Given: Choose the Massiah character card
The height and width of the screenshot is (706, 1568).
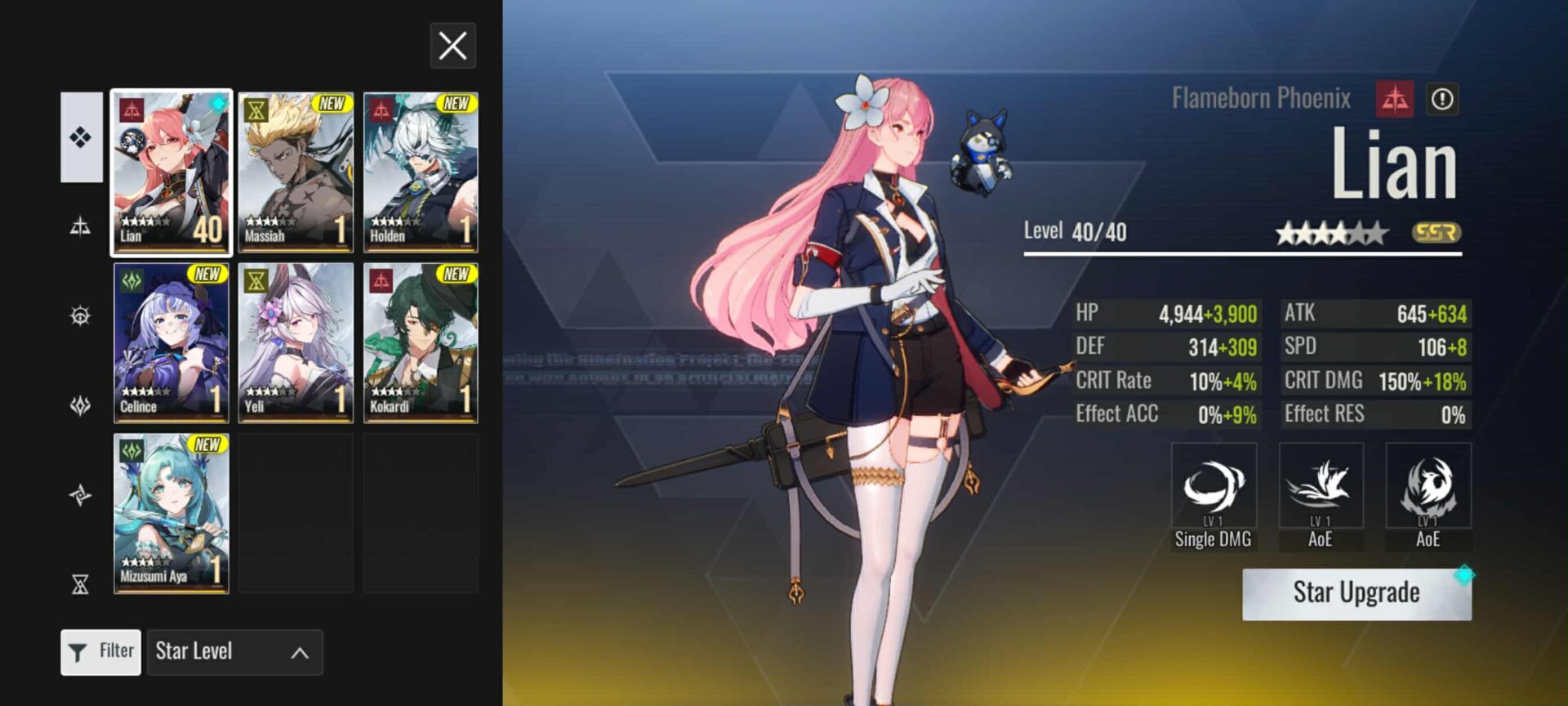Looking at the screenshot, I should coord(296,172).
